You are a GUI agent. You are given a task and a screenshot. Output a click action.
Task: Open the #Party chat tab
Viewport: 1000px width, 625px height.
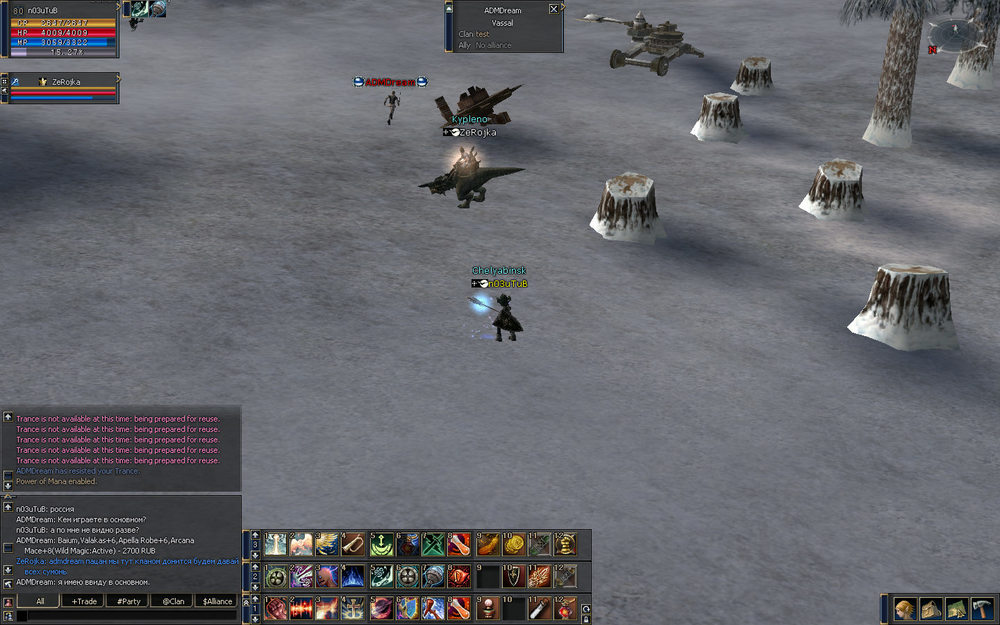point(128,601)
